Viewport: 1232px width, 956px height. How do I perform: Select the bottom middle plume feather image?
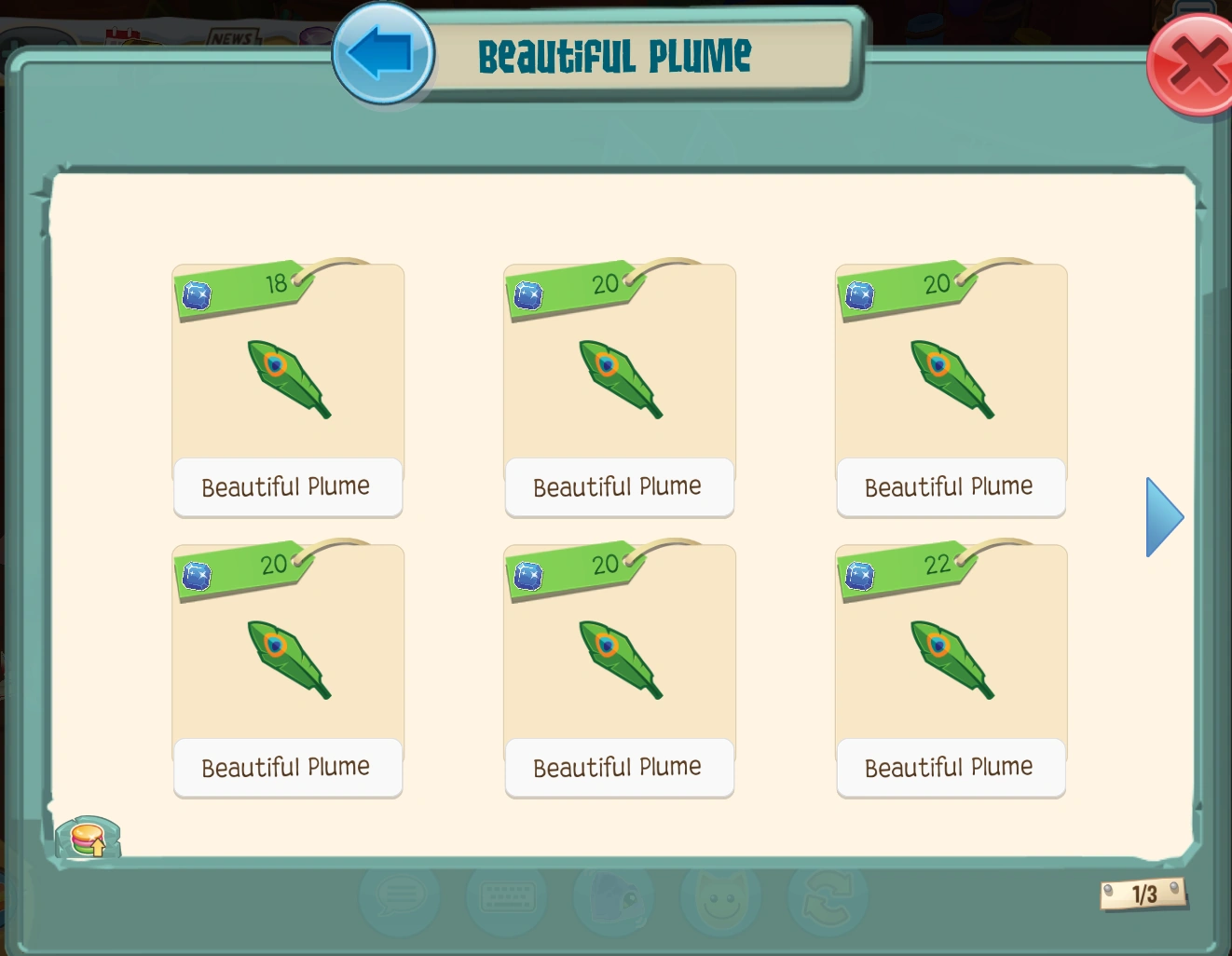click(619, 657)
